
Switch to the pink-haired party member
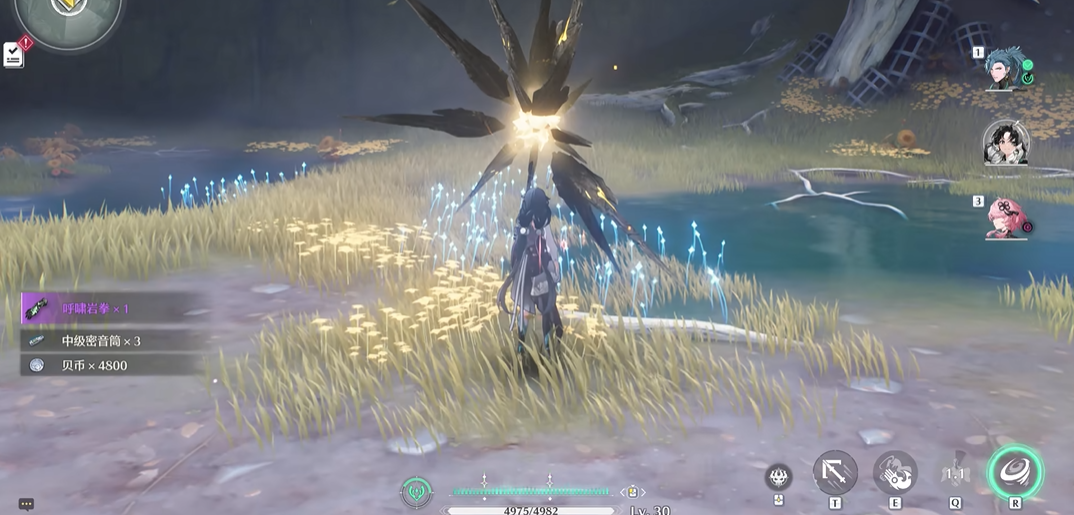(1008, 217)
